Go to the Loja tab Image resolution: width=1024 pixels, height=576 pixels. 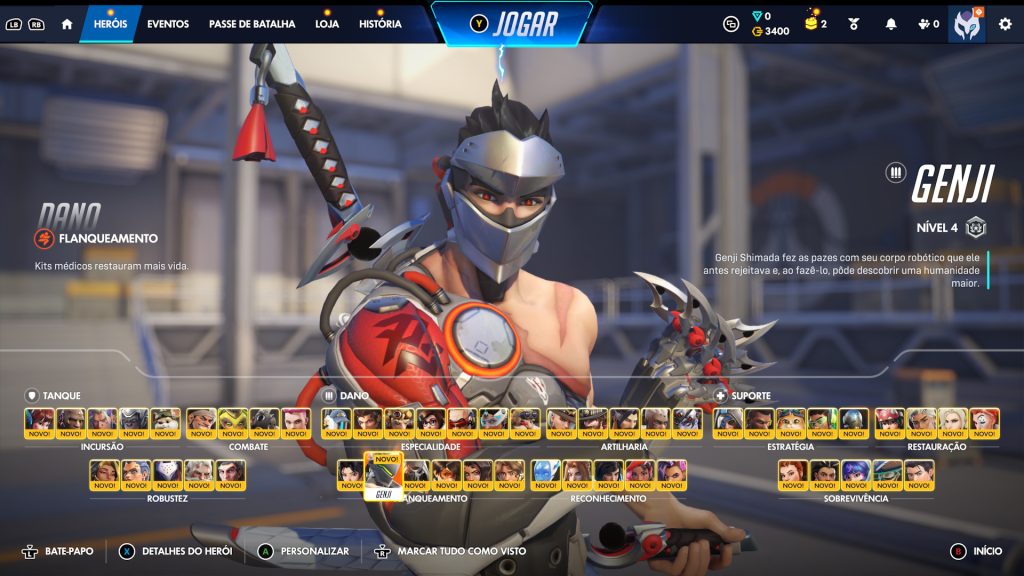(x=327, y=24)
